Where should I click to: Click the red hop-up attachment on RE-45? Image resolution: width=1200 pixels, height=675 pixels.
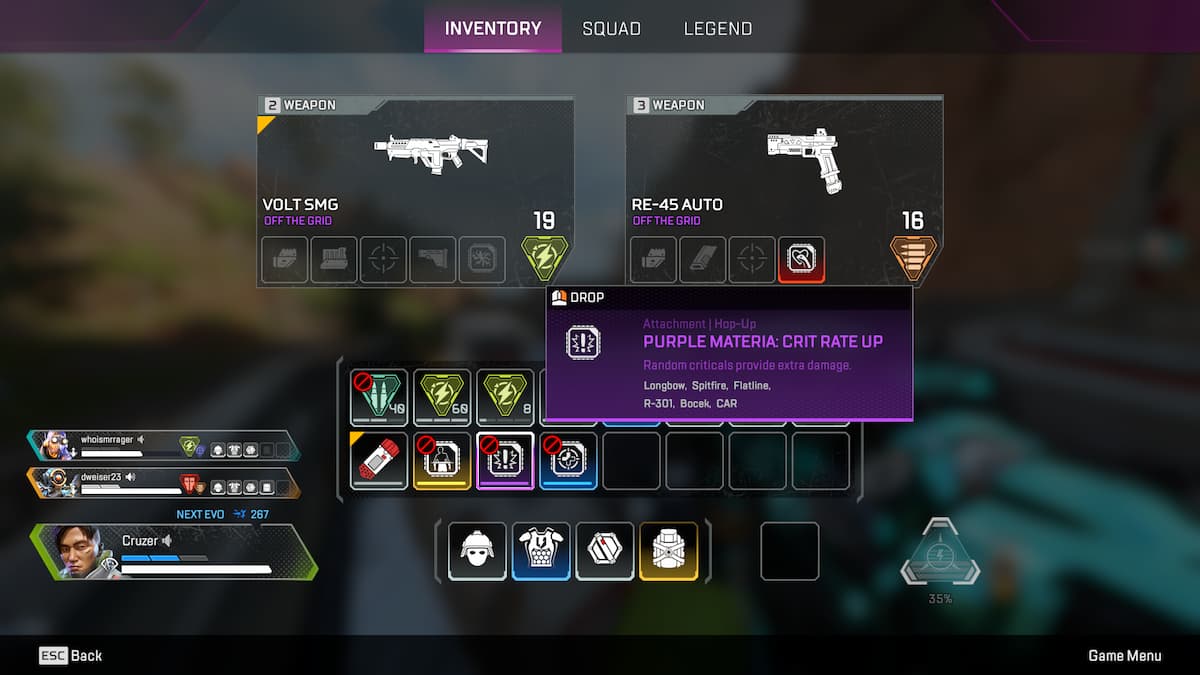[801, 259]
